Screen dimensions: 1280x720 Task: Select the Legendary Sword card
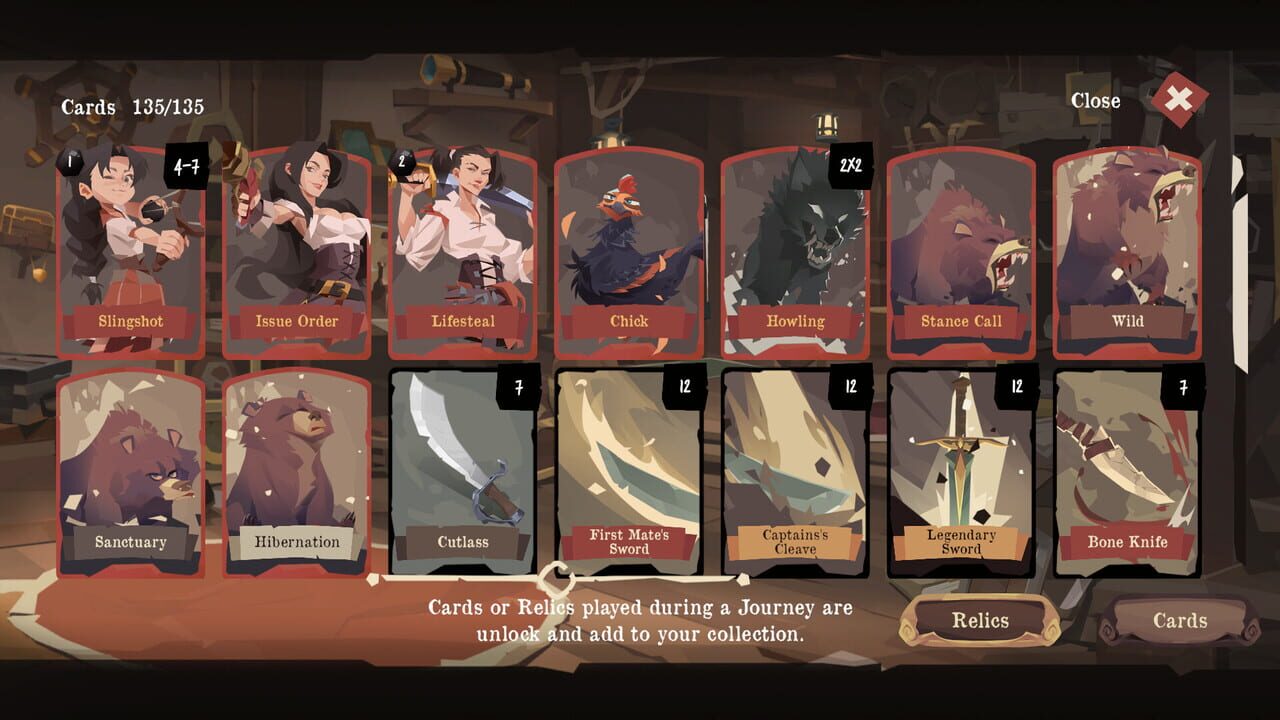[961, 470]
